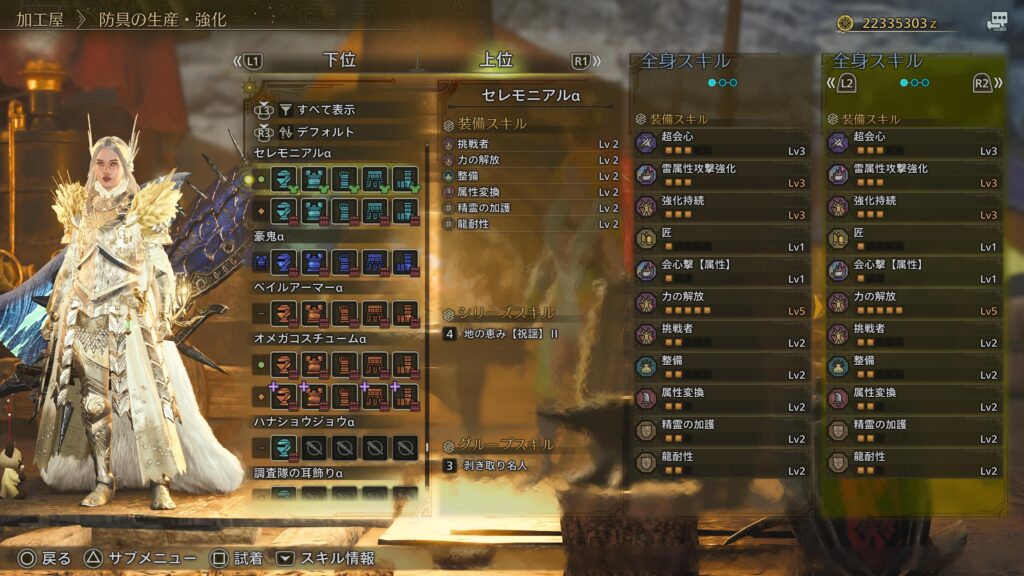Click the 加工屋 breadcrumb label
The height and width of the screenshot is (576, 1024).
point(41,19)
